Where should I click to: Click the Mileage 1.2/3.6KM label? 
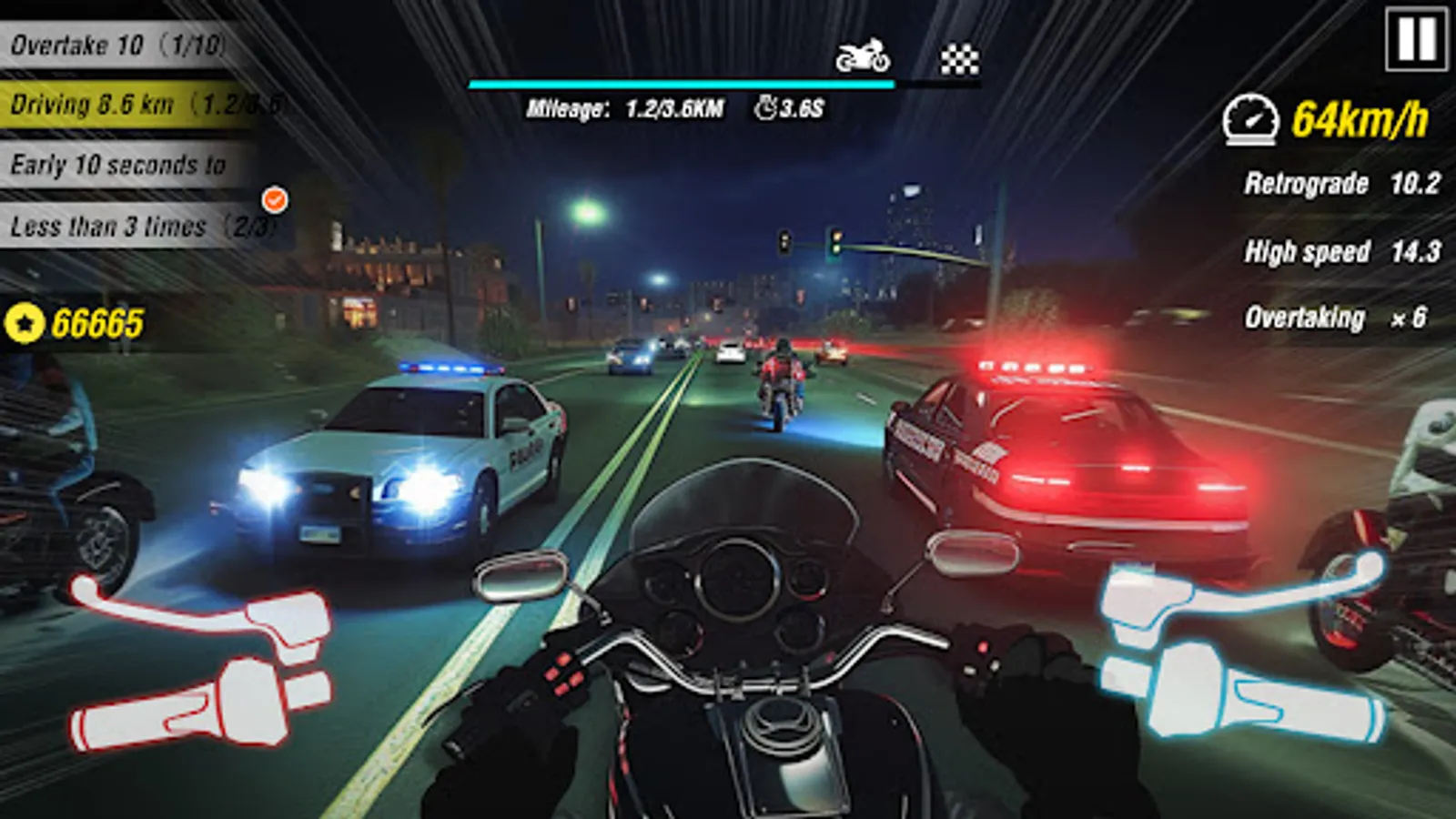coord(628,110)
